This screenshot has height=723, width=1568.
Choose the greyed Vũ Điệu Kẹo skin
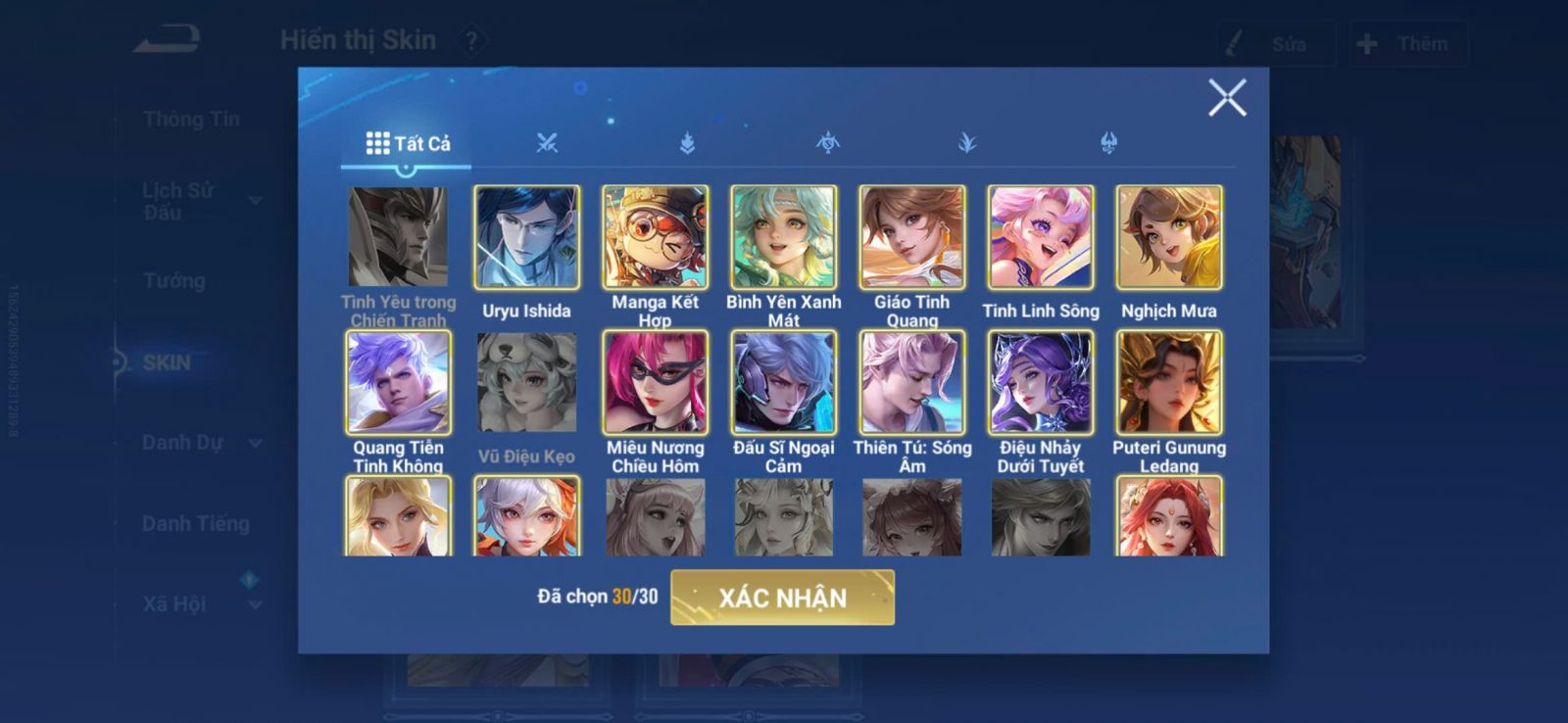point(526,383)
